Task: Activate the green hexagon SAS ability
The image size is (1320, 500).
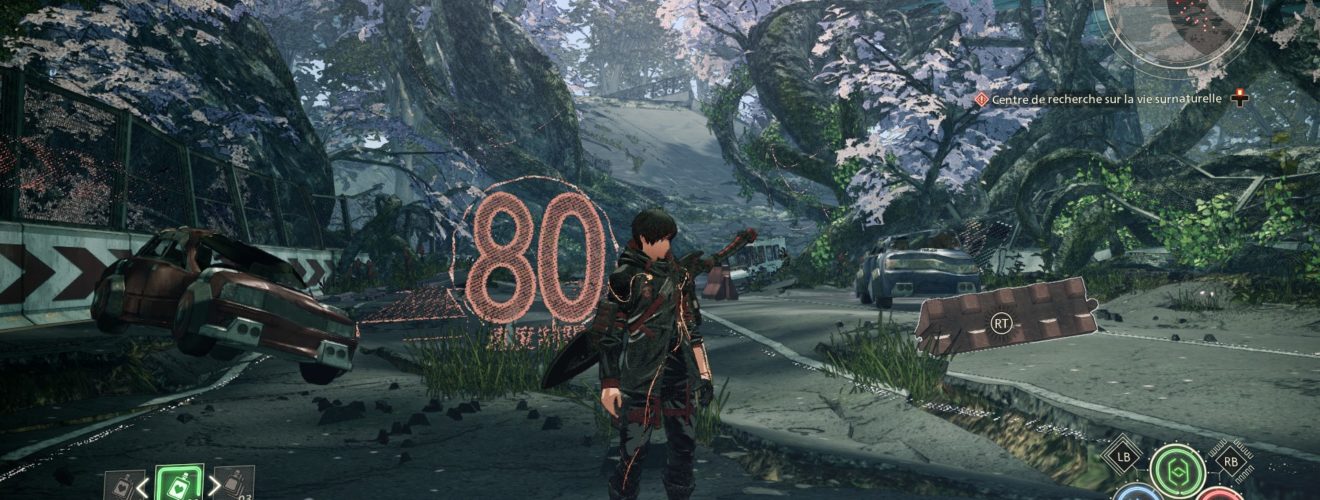Action: (1177, 469)
